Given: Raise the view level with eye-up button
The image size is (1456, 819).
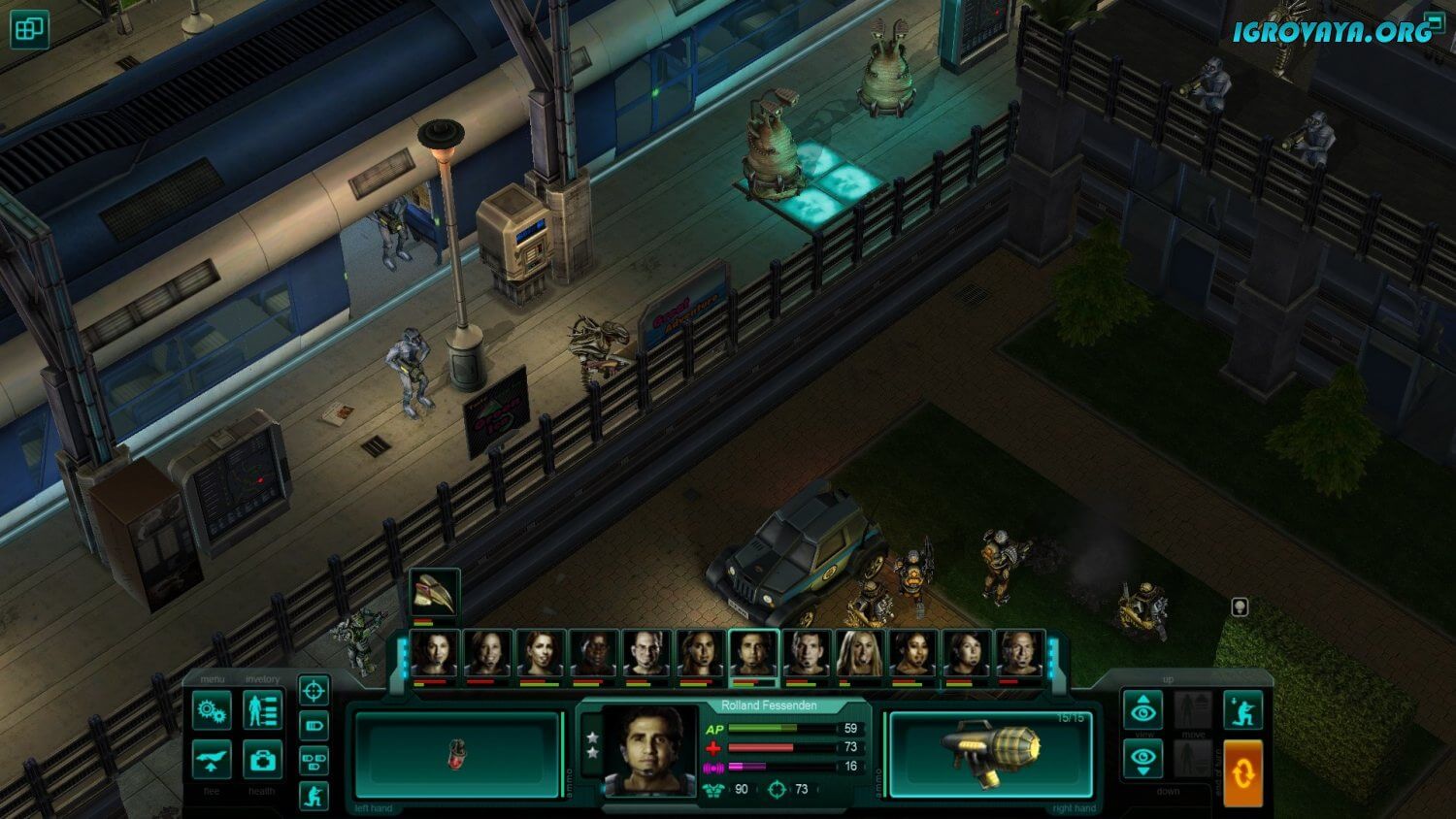Looking at the screenshot, I should pyautogui.click(x=1143, y=711).
